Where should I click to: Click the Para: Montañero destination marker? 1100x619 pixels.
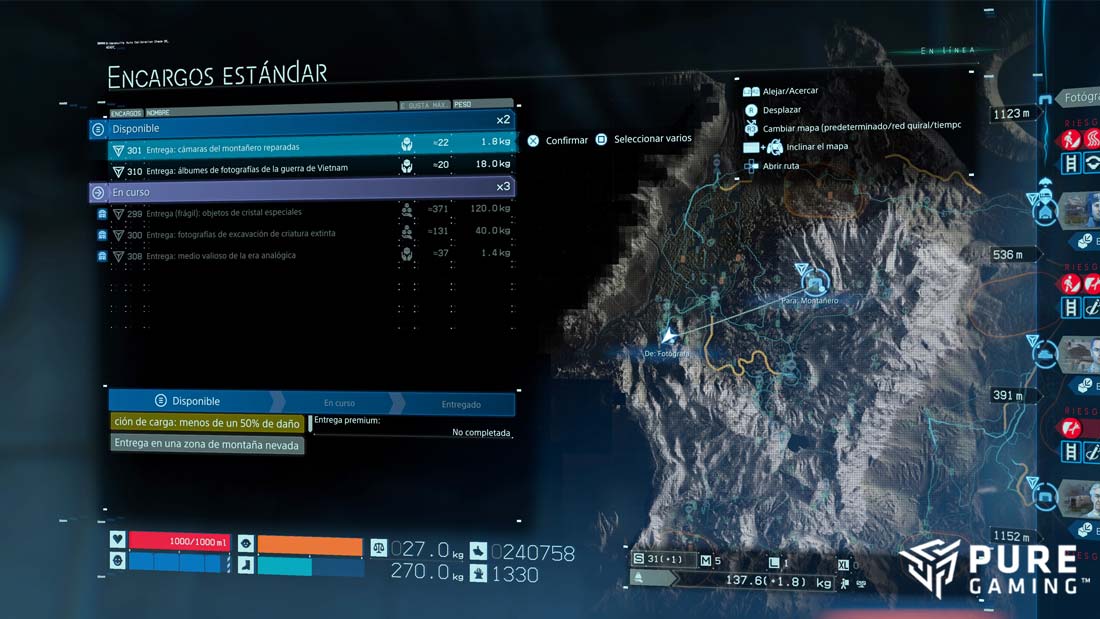coord(813,282)
